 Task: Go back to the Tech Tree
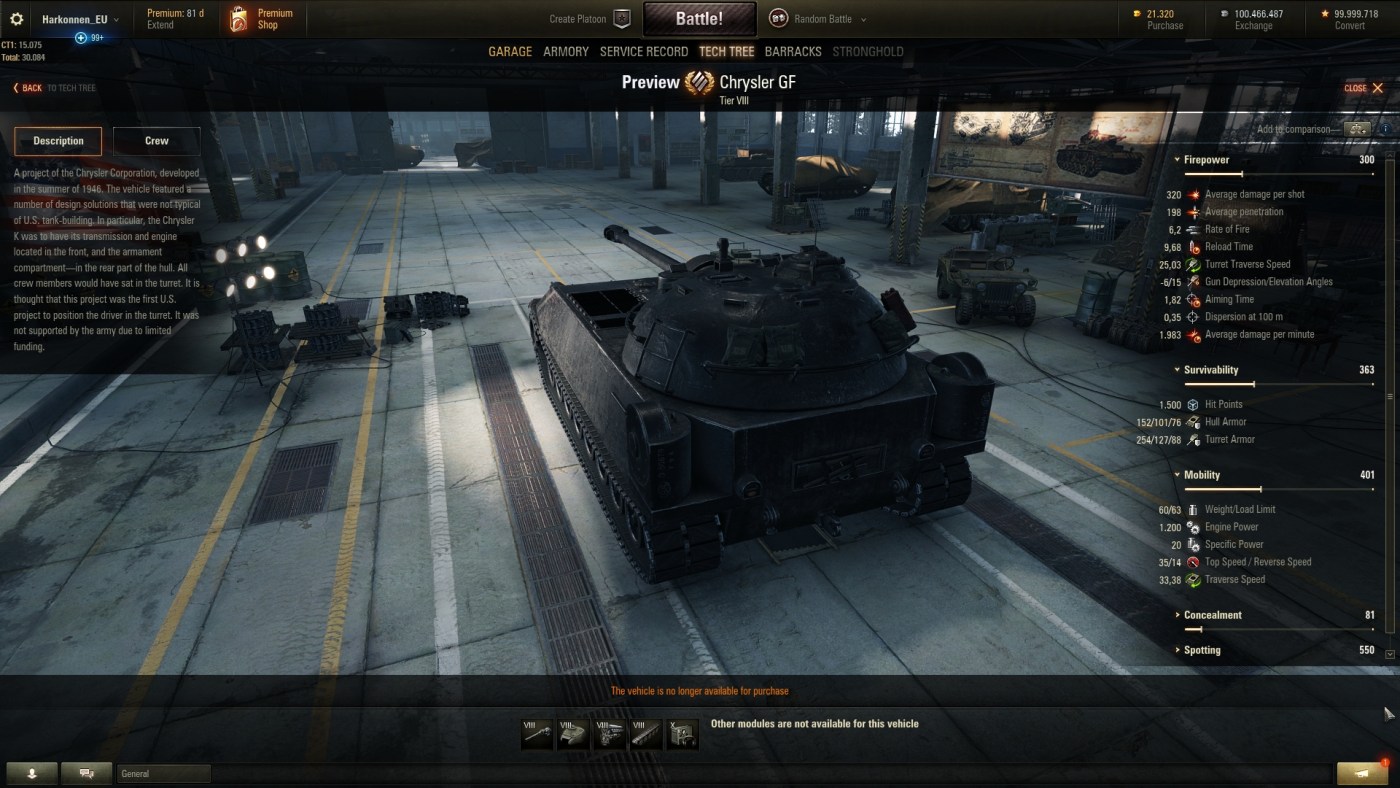(54, 88)
